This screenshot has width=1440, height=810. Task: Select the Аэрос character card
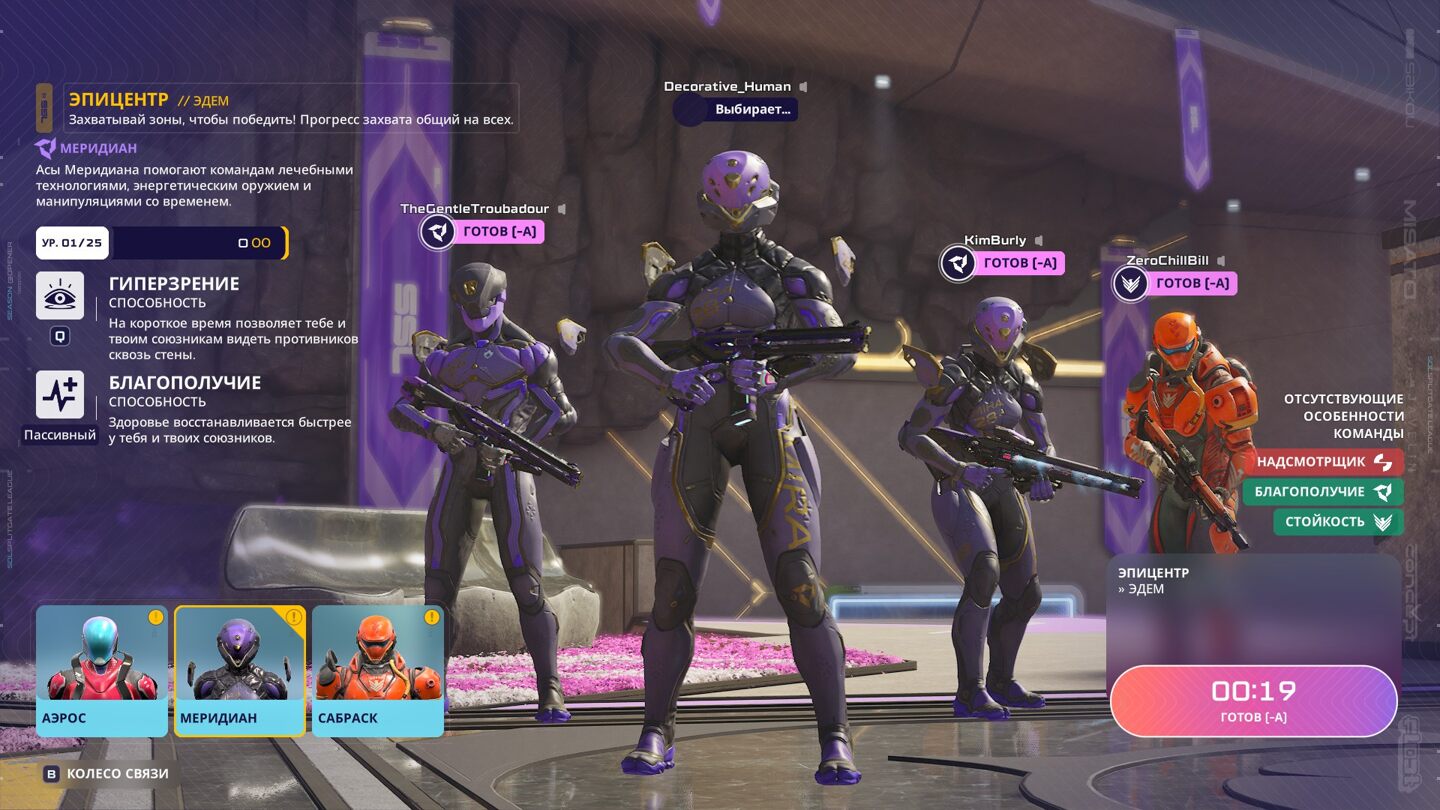[x=102, y=670]
